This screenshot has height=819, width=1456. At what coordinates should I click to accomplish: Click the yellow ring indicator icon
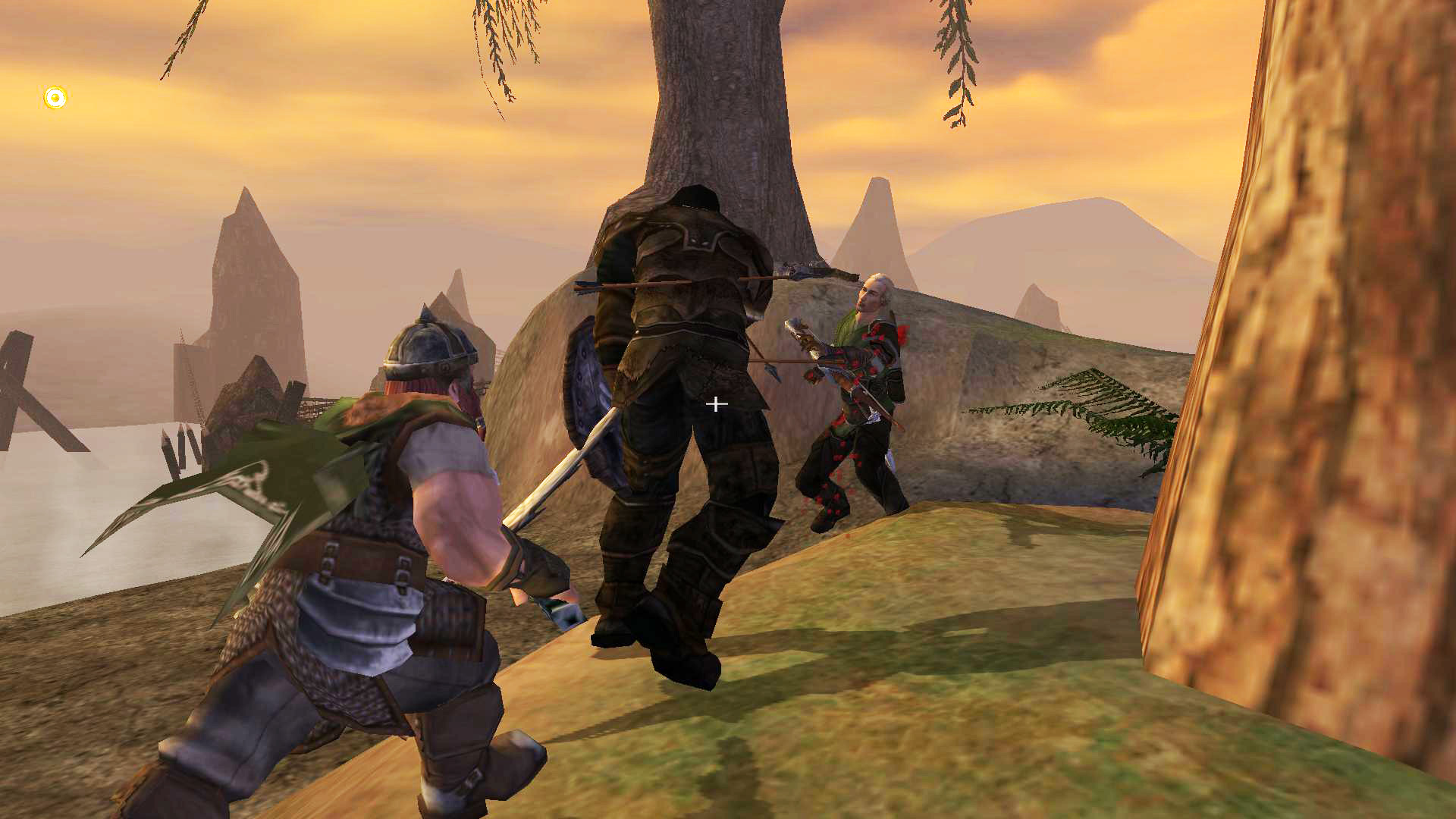point(55,98)
